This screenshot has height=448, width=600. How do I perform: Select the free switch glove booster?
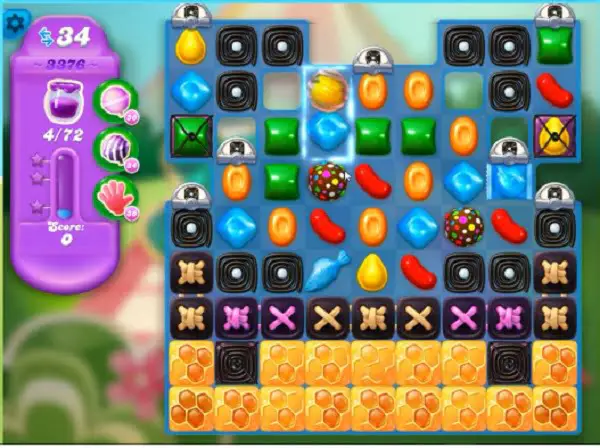pyautogui.click(x=112, y=193)
